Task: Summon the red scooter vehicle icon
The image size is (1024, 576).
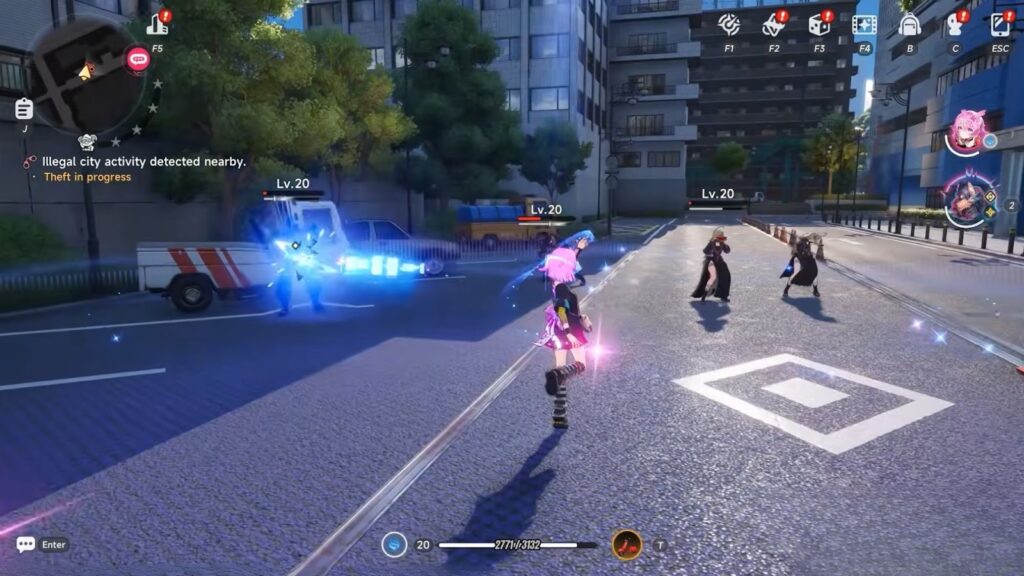Action: (627, 545)
